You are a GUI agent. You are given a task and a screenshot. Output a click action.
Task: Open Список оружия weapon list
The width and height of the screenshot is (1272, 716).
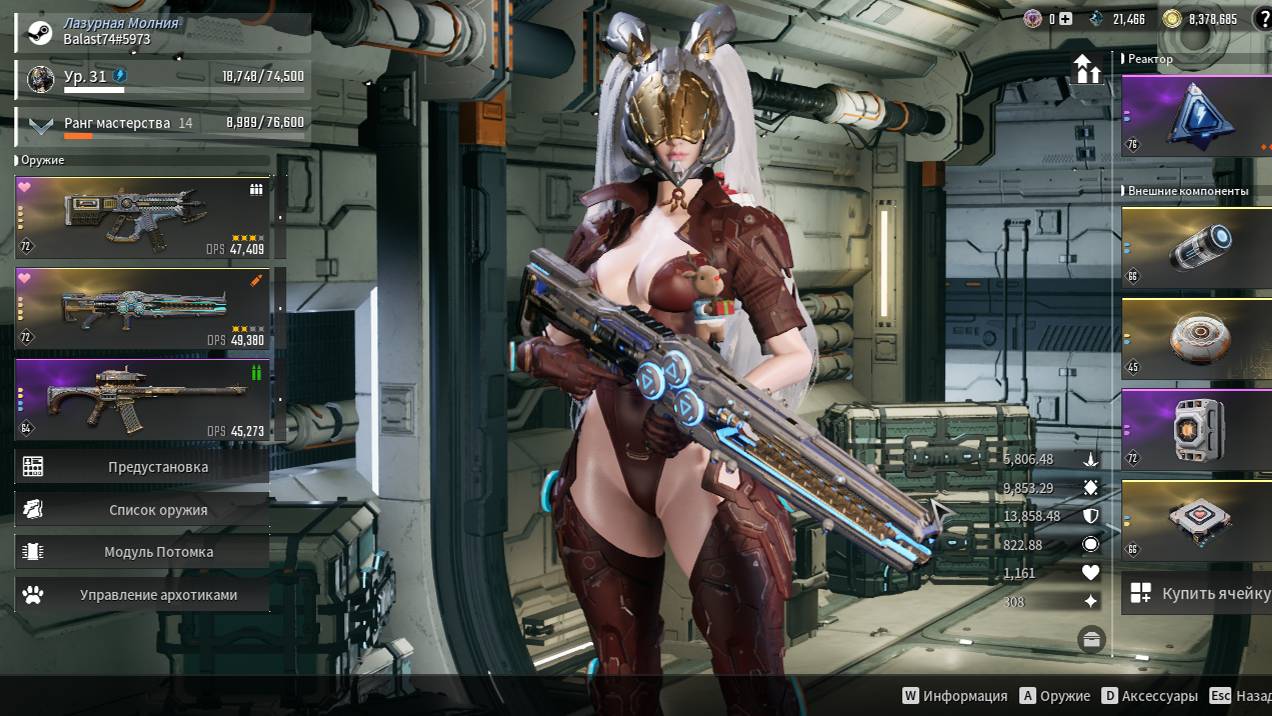click(x=142, y=510)
